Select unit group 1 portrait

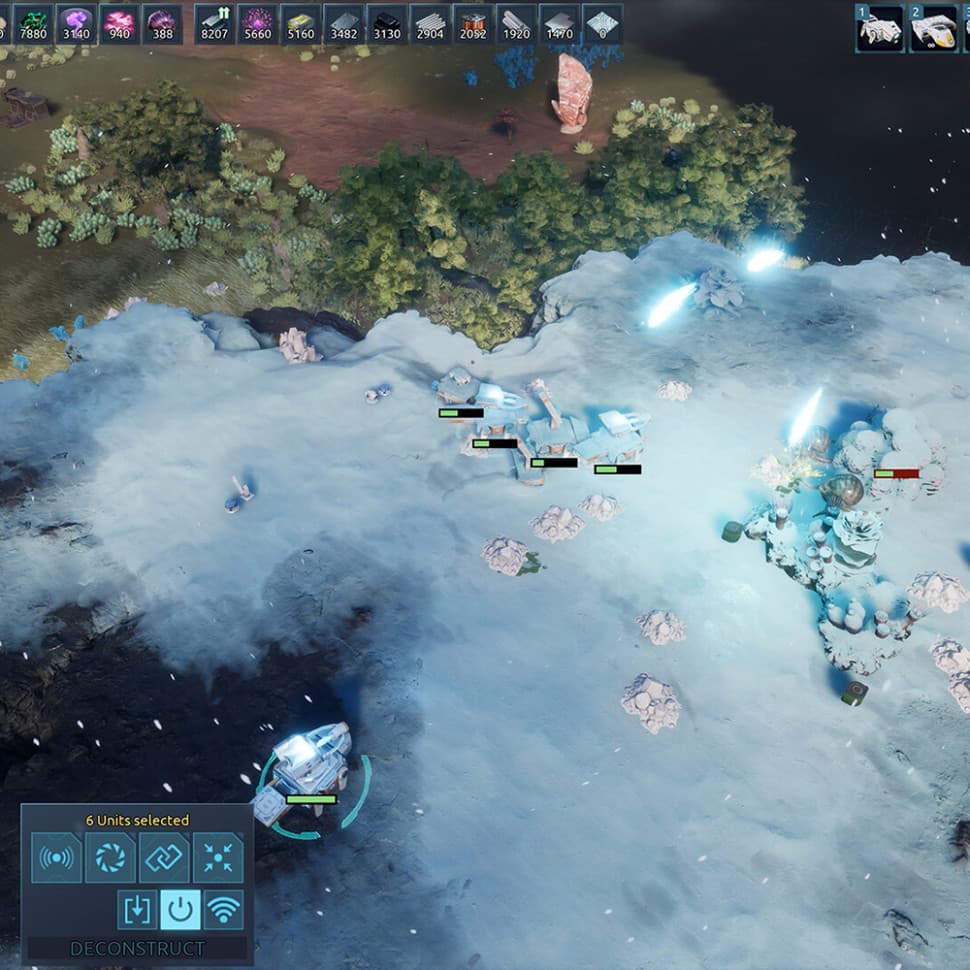pyautogui.click(x=880, y=28)
